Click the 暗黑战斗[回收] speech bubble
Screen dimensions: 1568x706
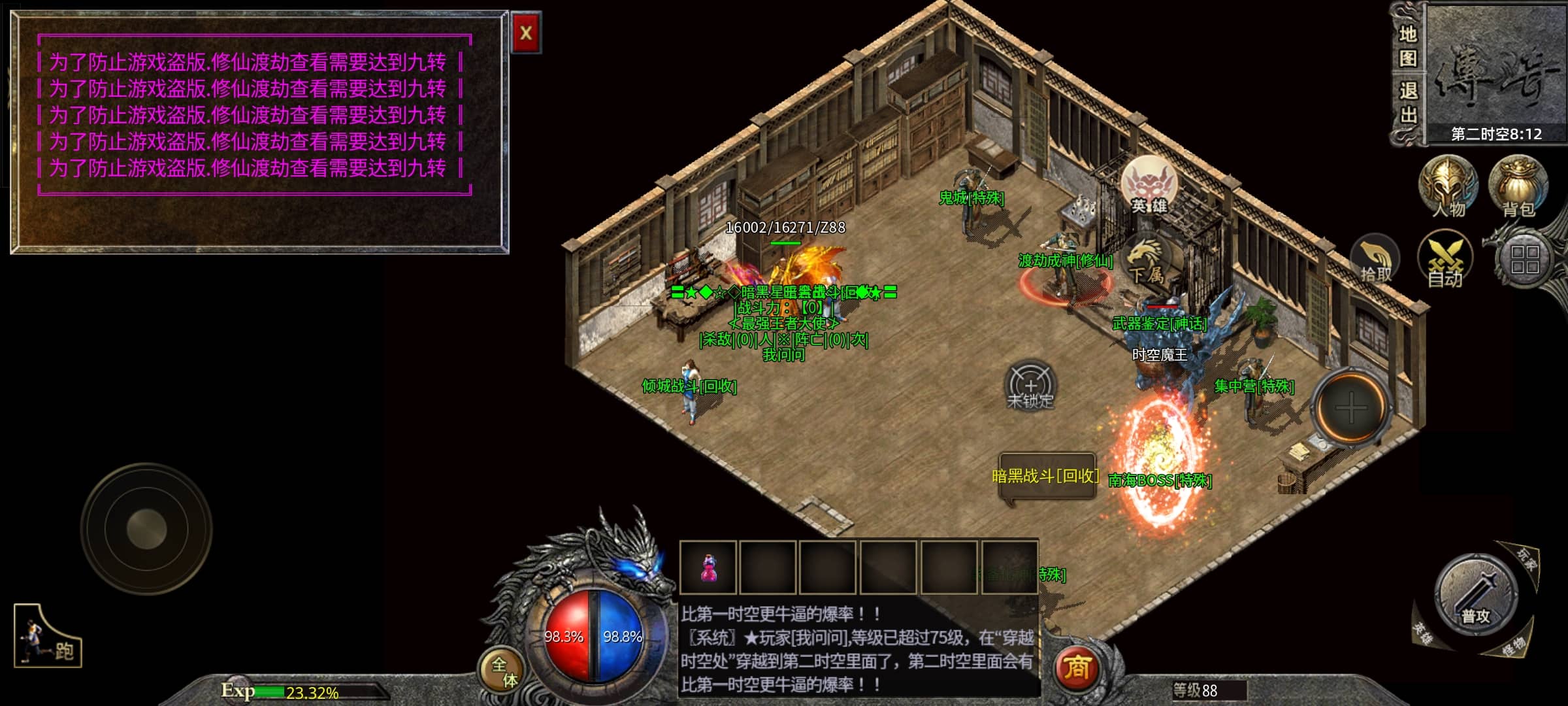[x=1046, y=476]
